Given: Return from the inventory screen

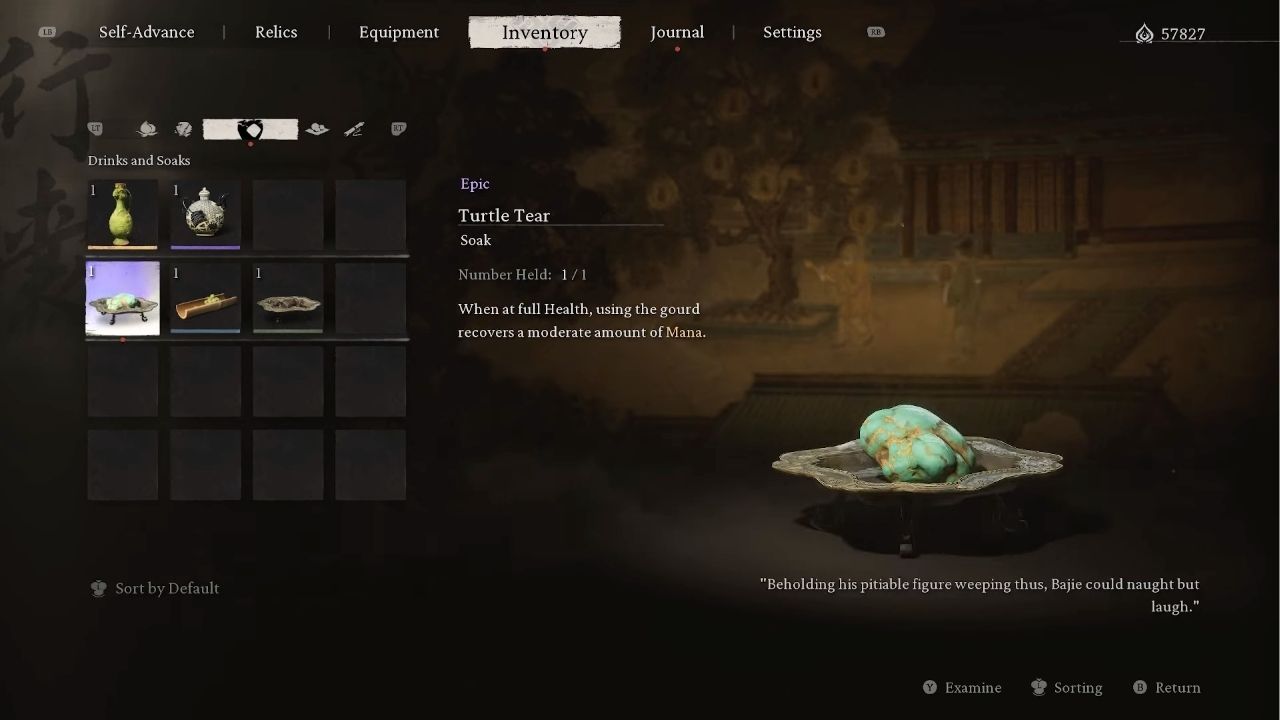Looking at the screenshot, I should pos(1167,687).
